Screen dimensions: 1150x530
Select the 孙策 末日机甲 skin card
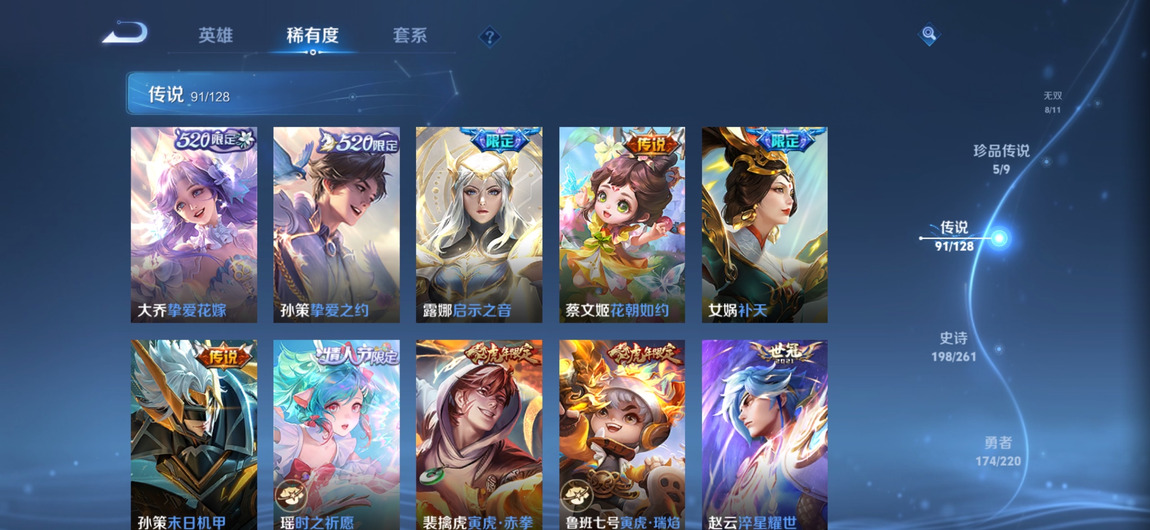click(x=194, y=434)
